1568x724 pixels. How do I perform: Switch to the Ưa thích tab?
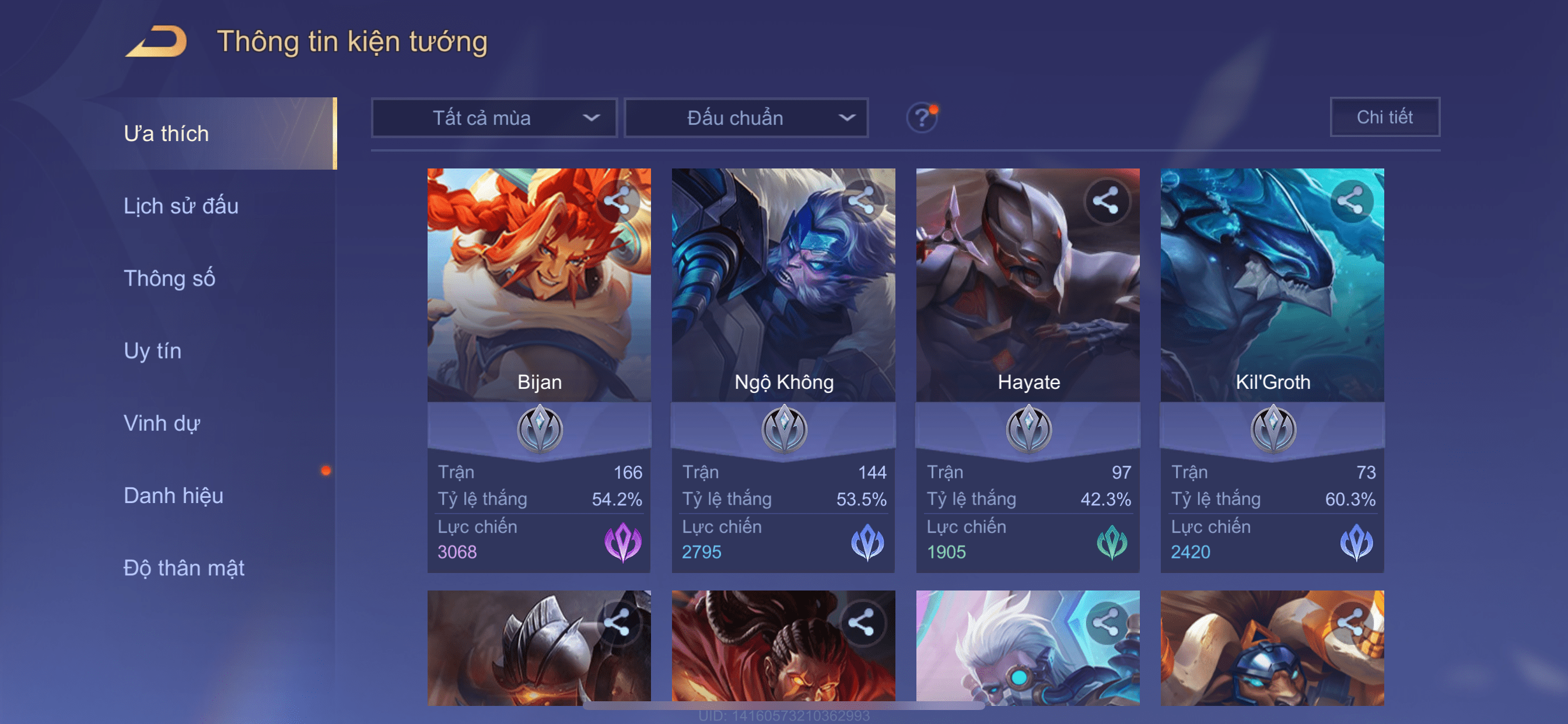[x=166, y=134]
